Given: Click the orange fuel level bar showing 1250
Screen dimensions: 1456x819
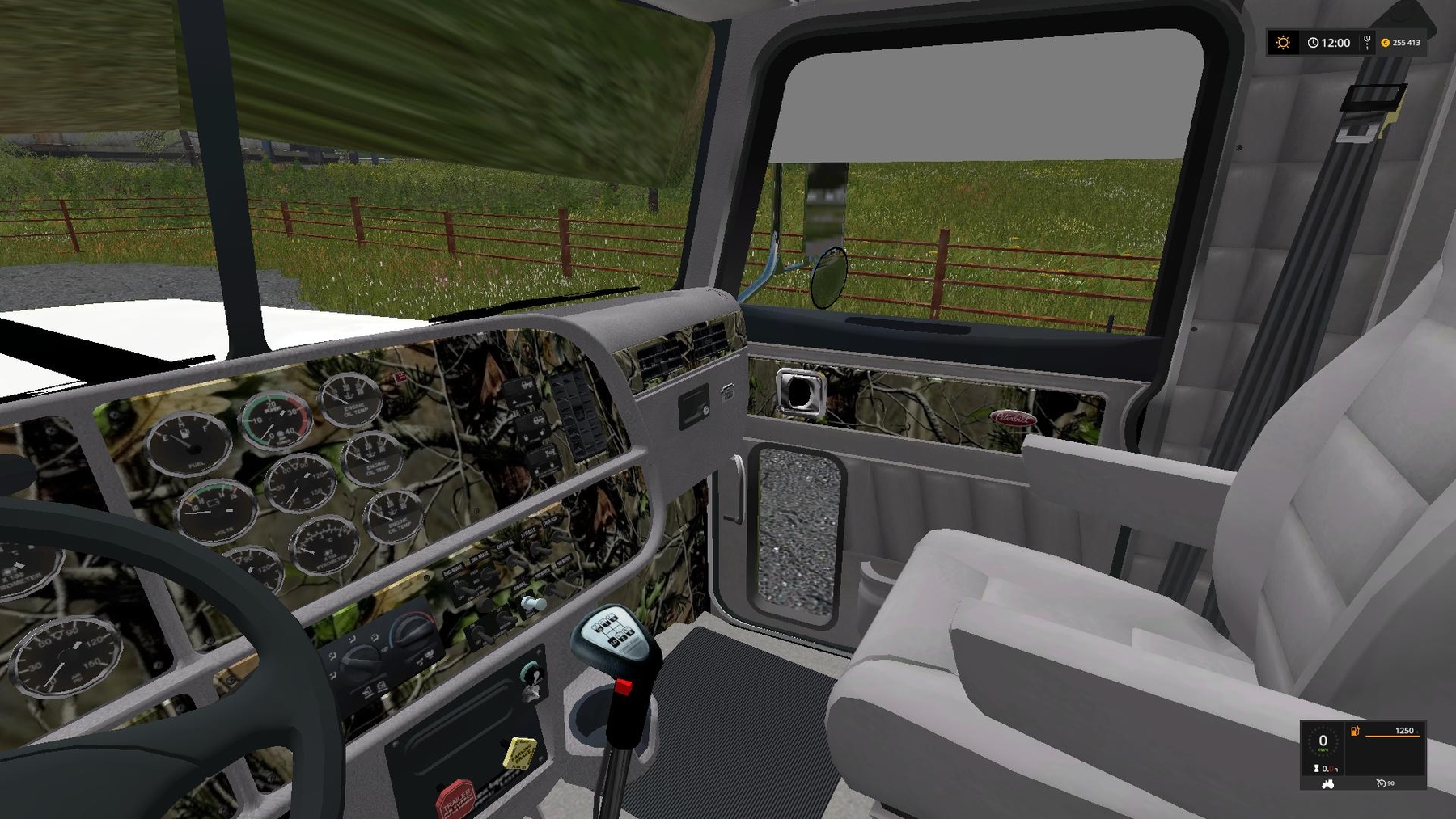Looking at the screenshot, I should [x=1393, y=736].
